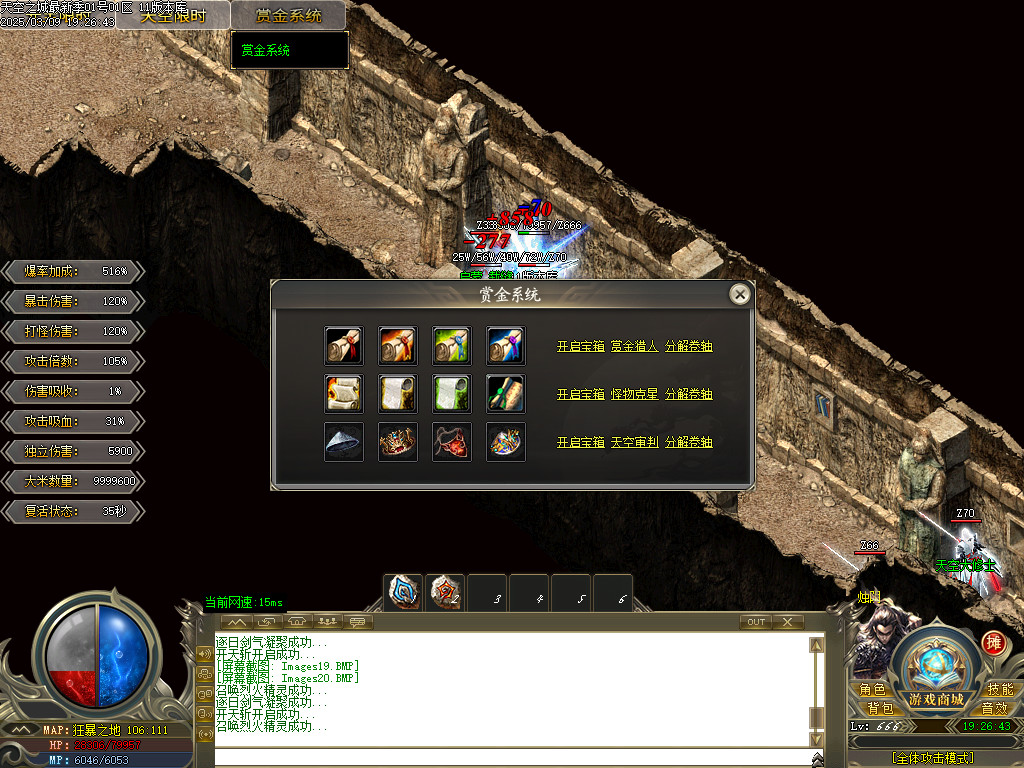Select the flaming scroll icon

click(x=343, y=393)
